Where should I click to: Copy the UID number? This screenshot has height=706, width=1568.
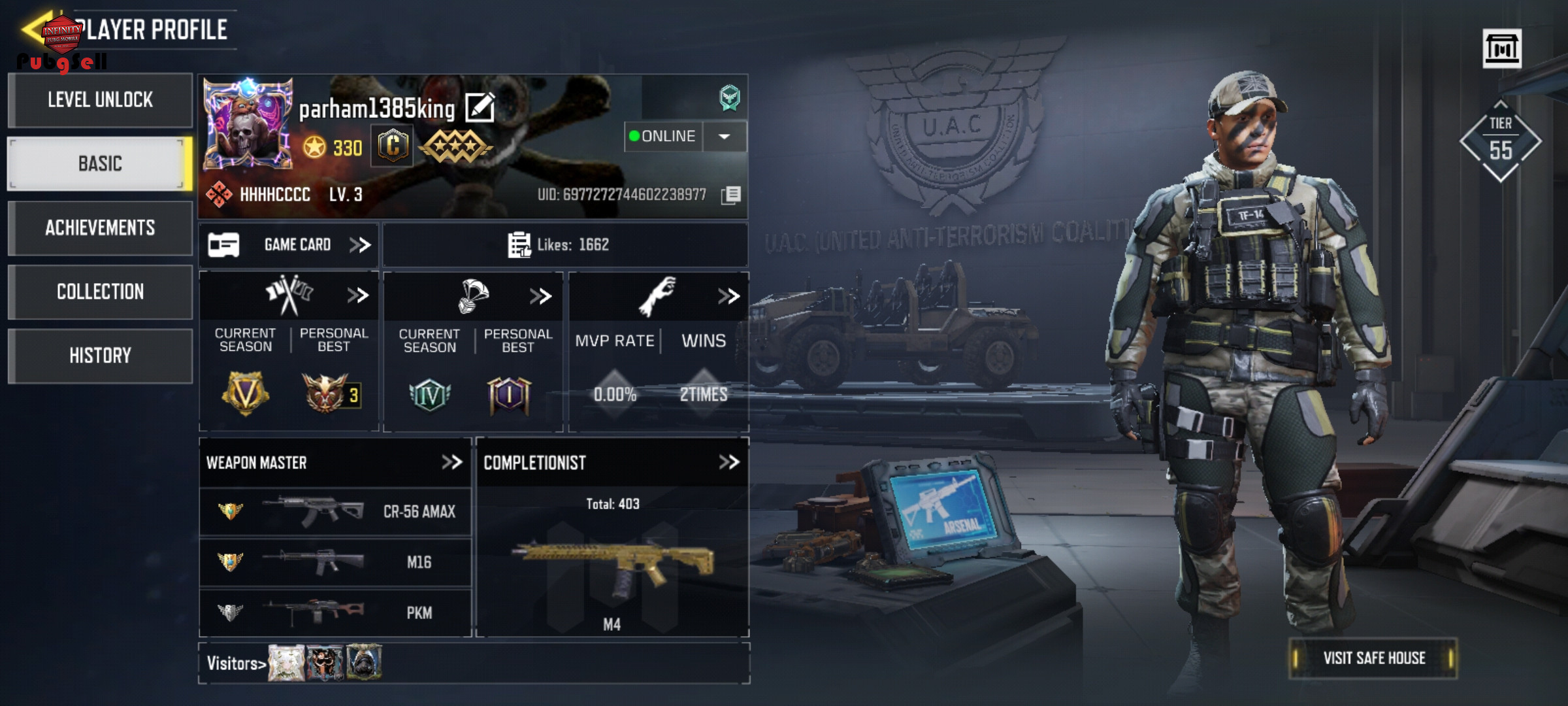point(731,195)
